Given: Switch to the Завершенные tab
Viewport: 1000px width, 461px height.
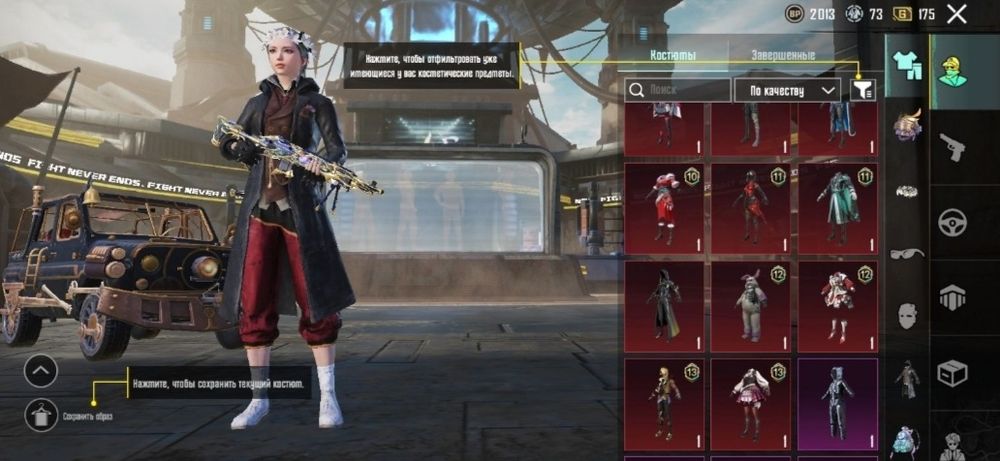Looking at the screenshot, I should 784,56.
